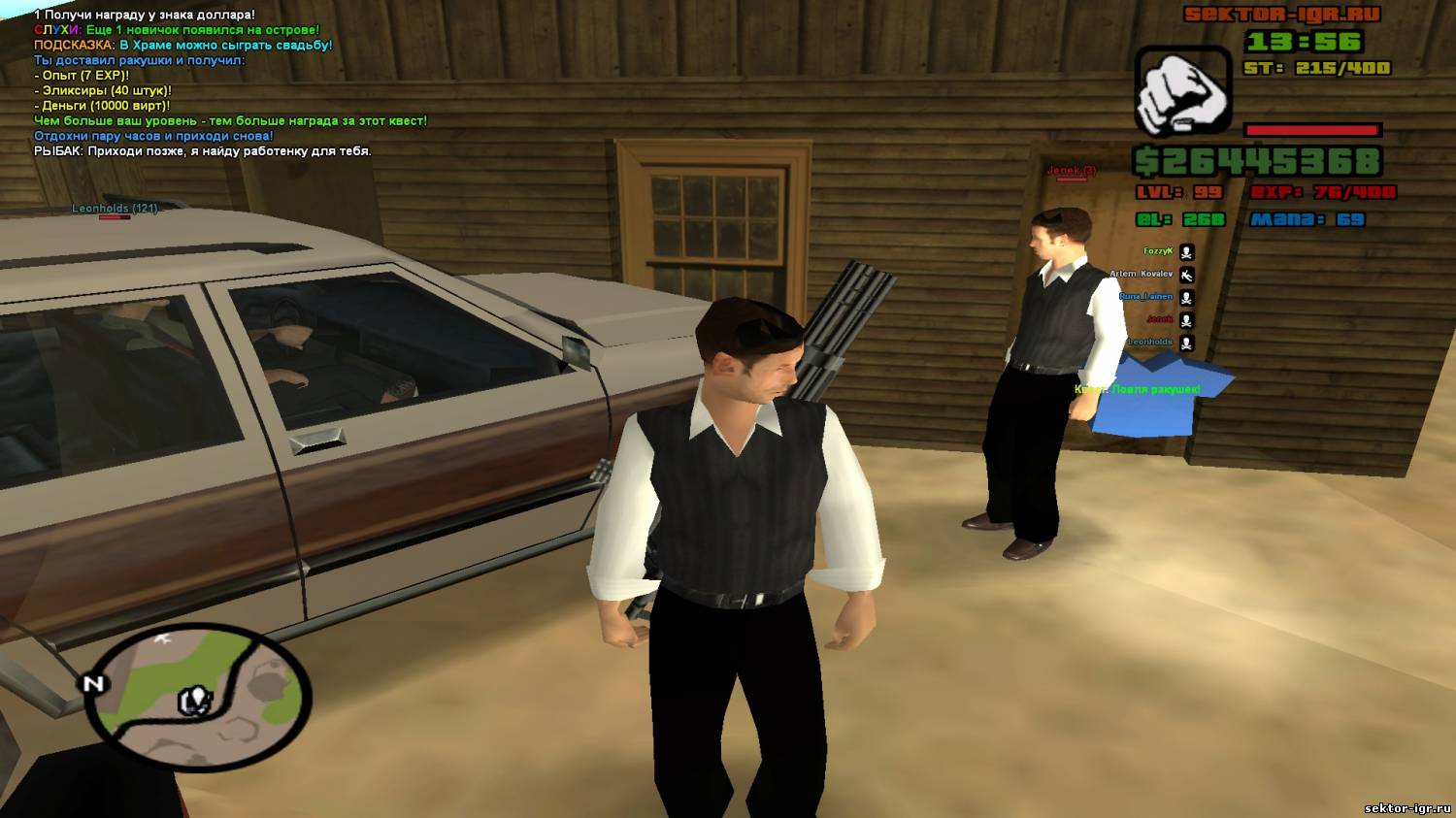1456x818 pixels.
Task: Select the fist weapon icon
Action: pos(1182,92)
